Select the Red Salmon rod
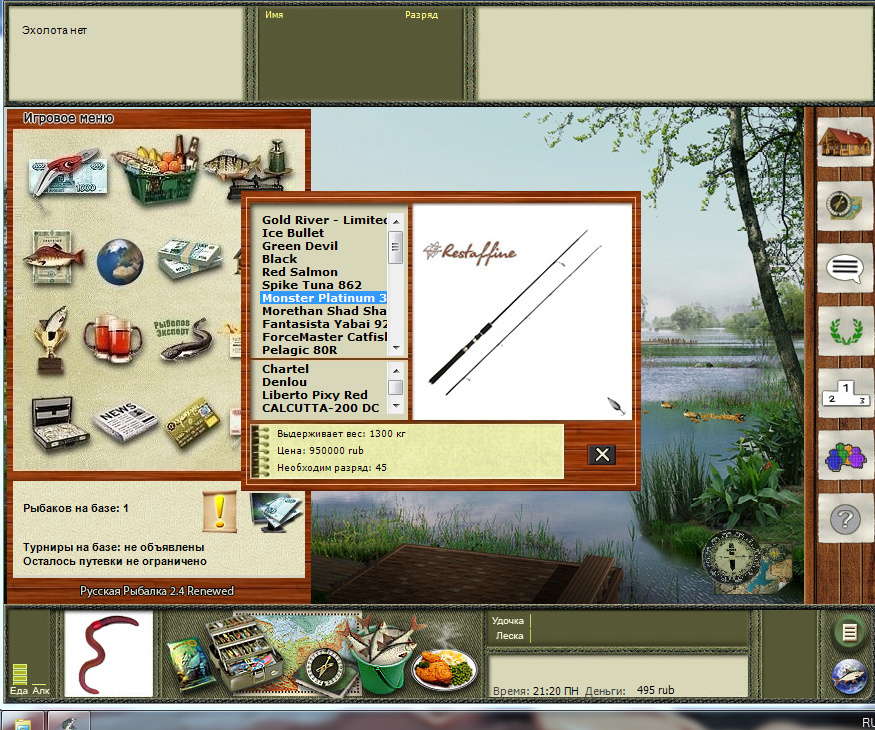 (x=300, y=272)
